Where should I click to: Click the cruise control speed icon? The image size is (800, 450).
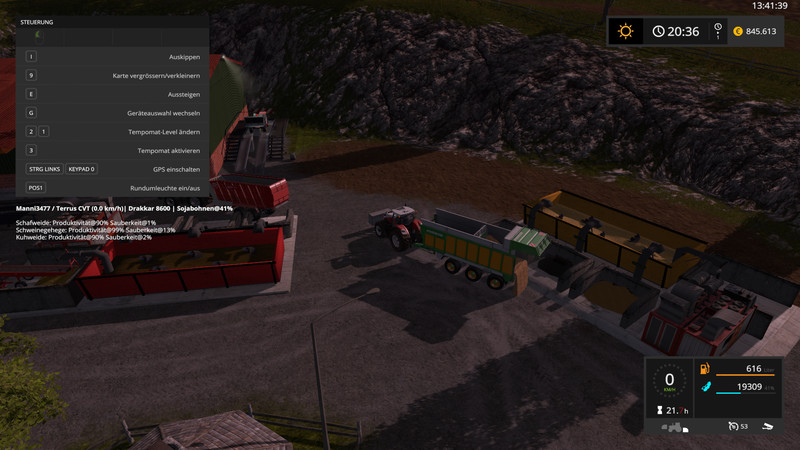pyautogui.click(x=731, y=425)
